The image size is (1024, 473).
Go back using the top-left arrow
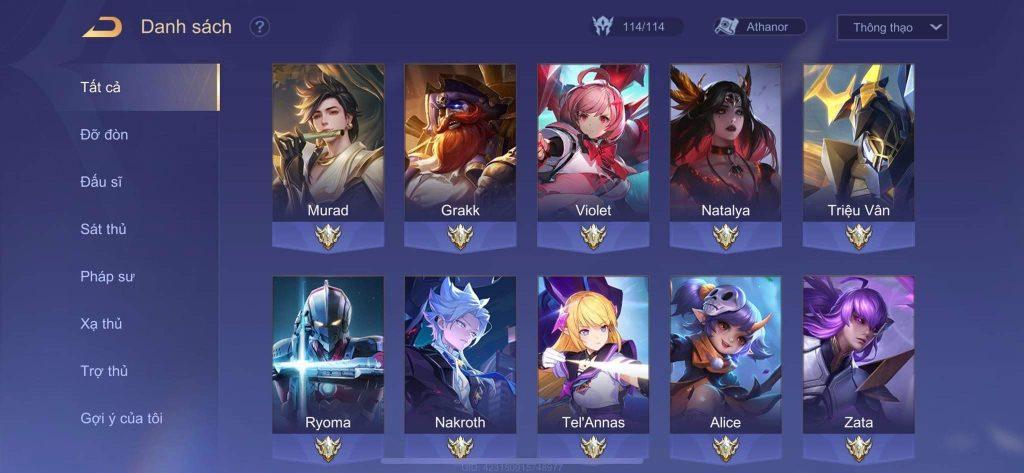pyautogui.click(x=102, y=27)
